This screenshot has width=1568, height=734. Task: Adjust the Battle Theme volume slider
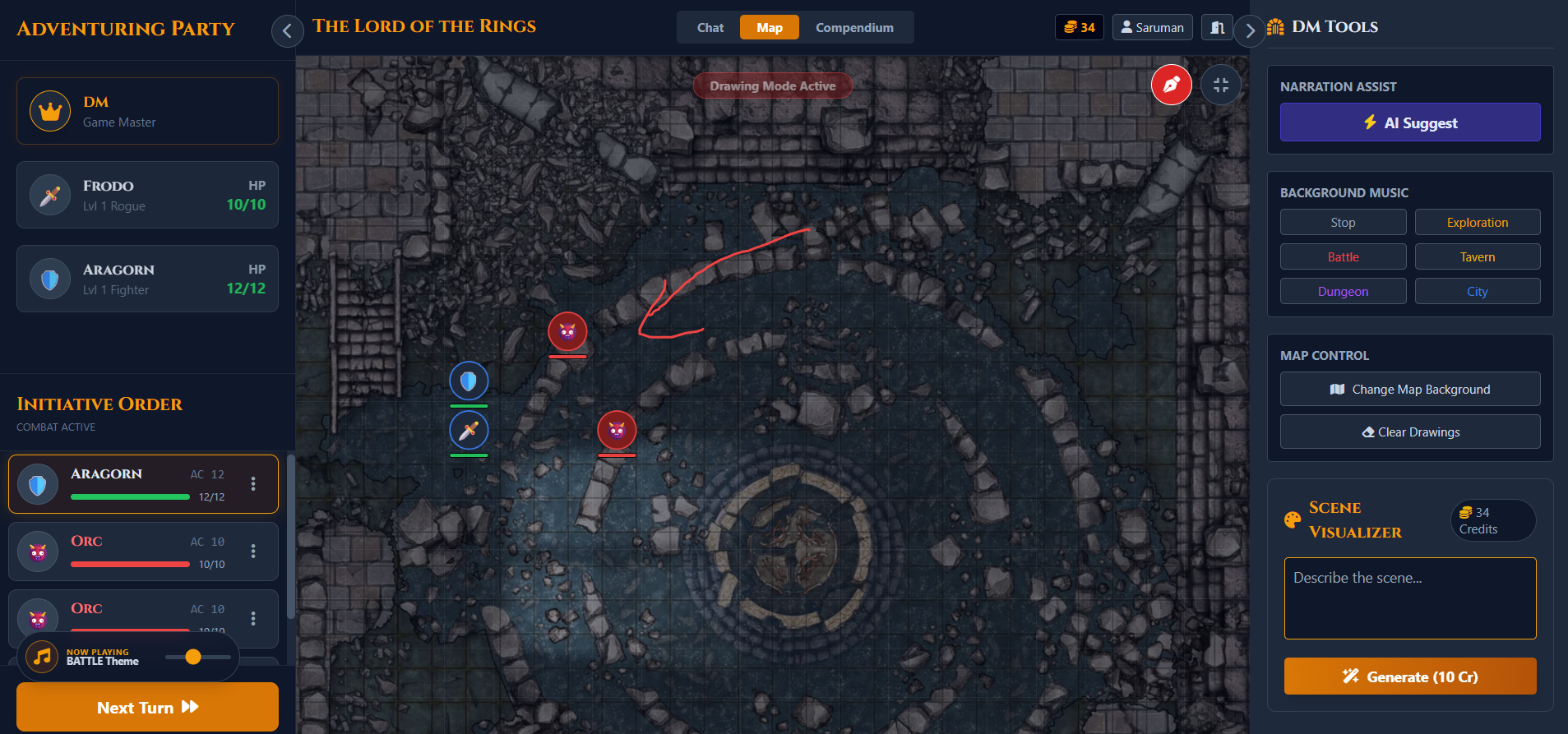[194, 657]
